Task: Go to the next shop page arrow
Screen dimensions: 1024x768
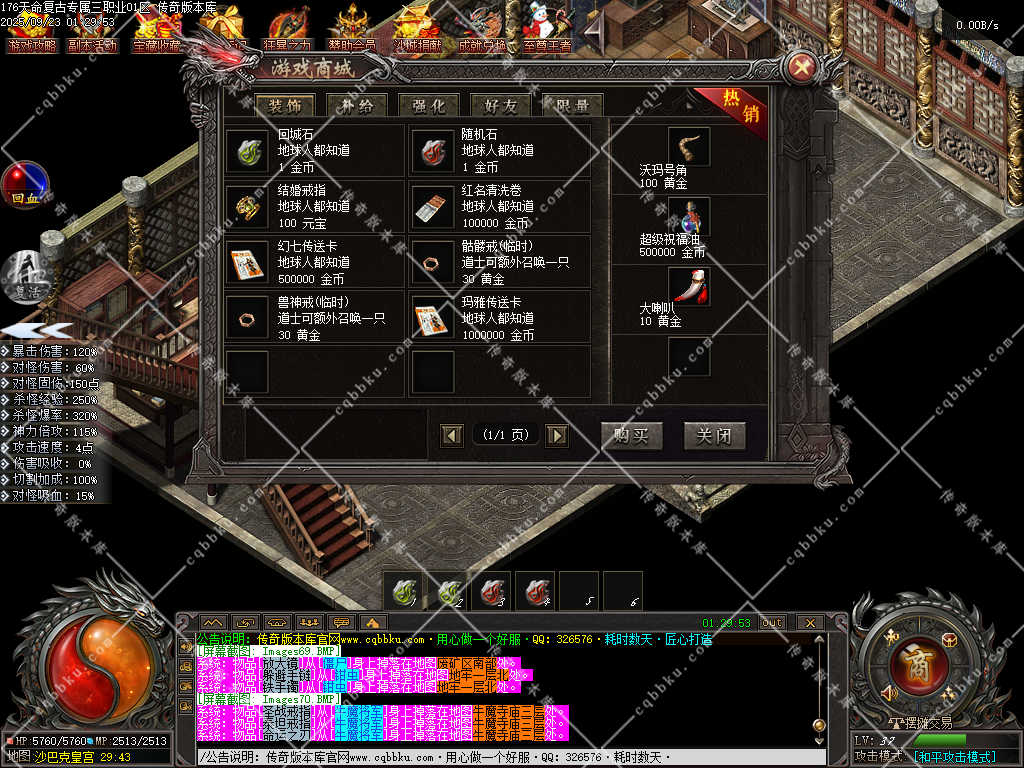Action: 557,435
